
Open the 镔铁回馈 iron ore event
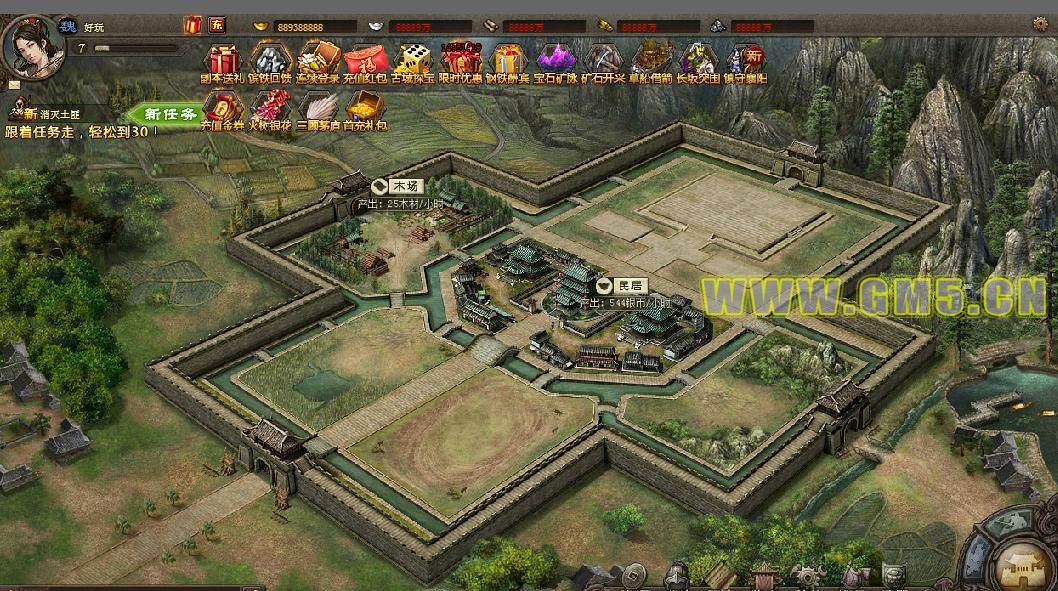[x=269, y=62]
